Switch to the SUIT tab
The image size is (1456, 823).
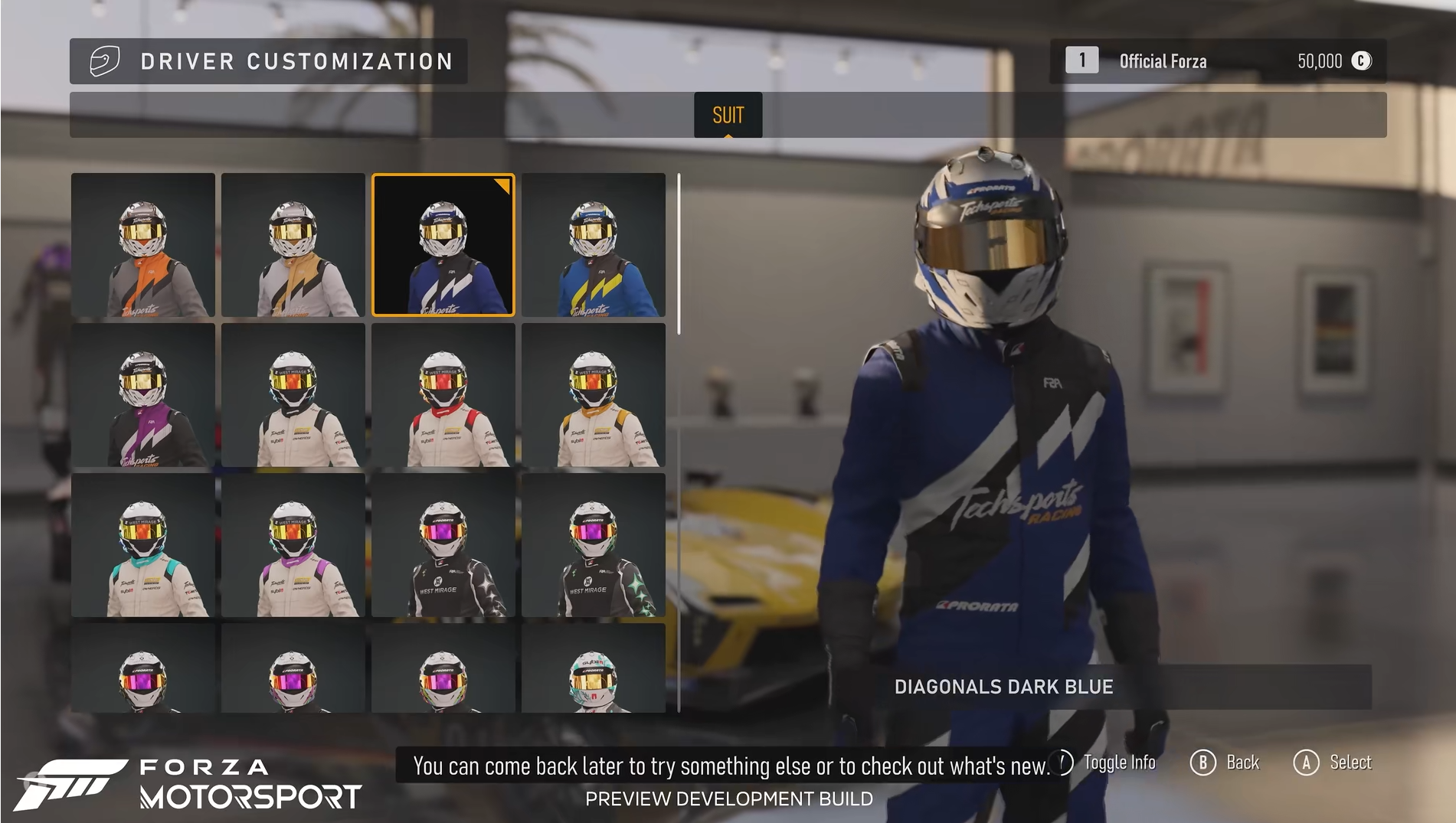pyautogui.click(x=728, y=115)
